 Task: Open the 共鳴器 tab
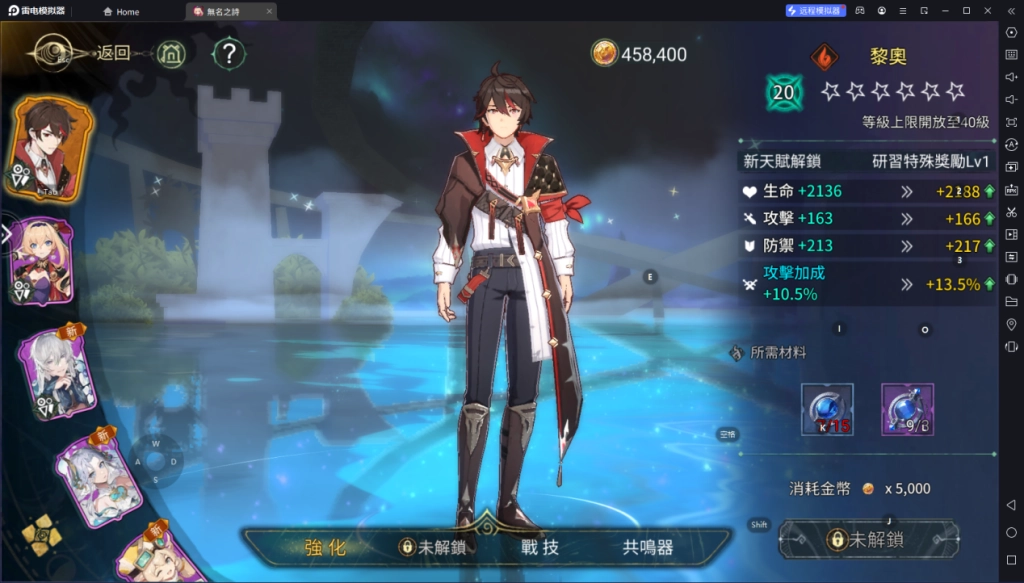647,547
